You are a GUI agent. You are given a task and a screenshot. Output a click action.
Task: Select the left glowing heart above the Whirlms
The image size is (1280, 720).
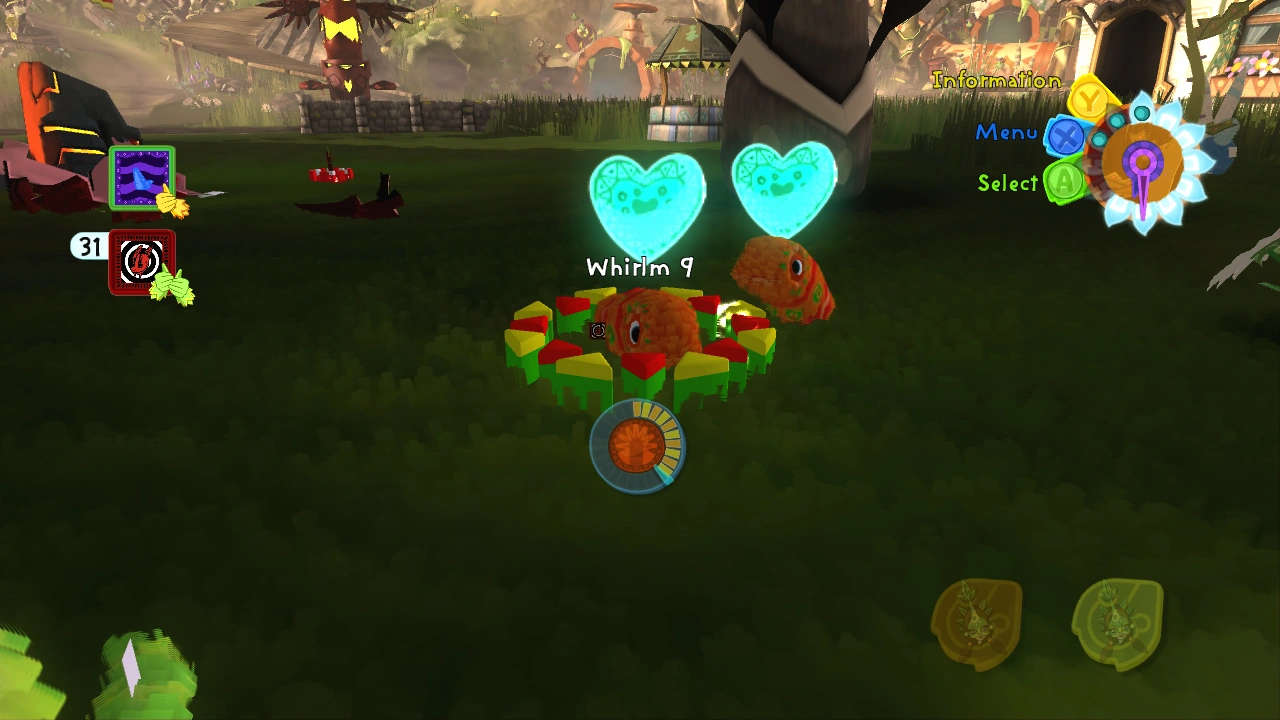tap(648, 197)
